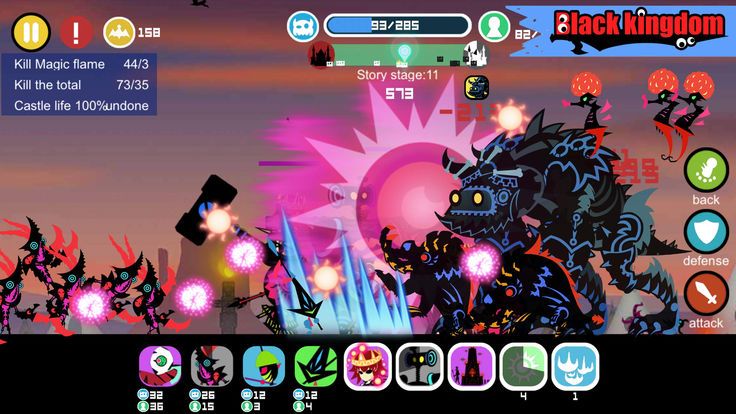Order troops to fall back with back button

(x=706, y=168)
